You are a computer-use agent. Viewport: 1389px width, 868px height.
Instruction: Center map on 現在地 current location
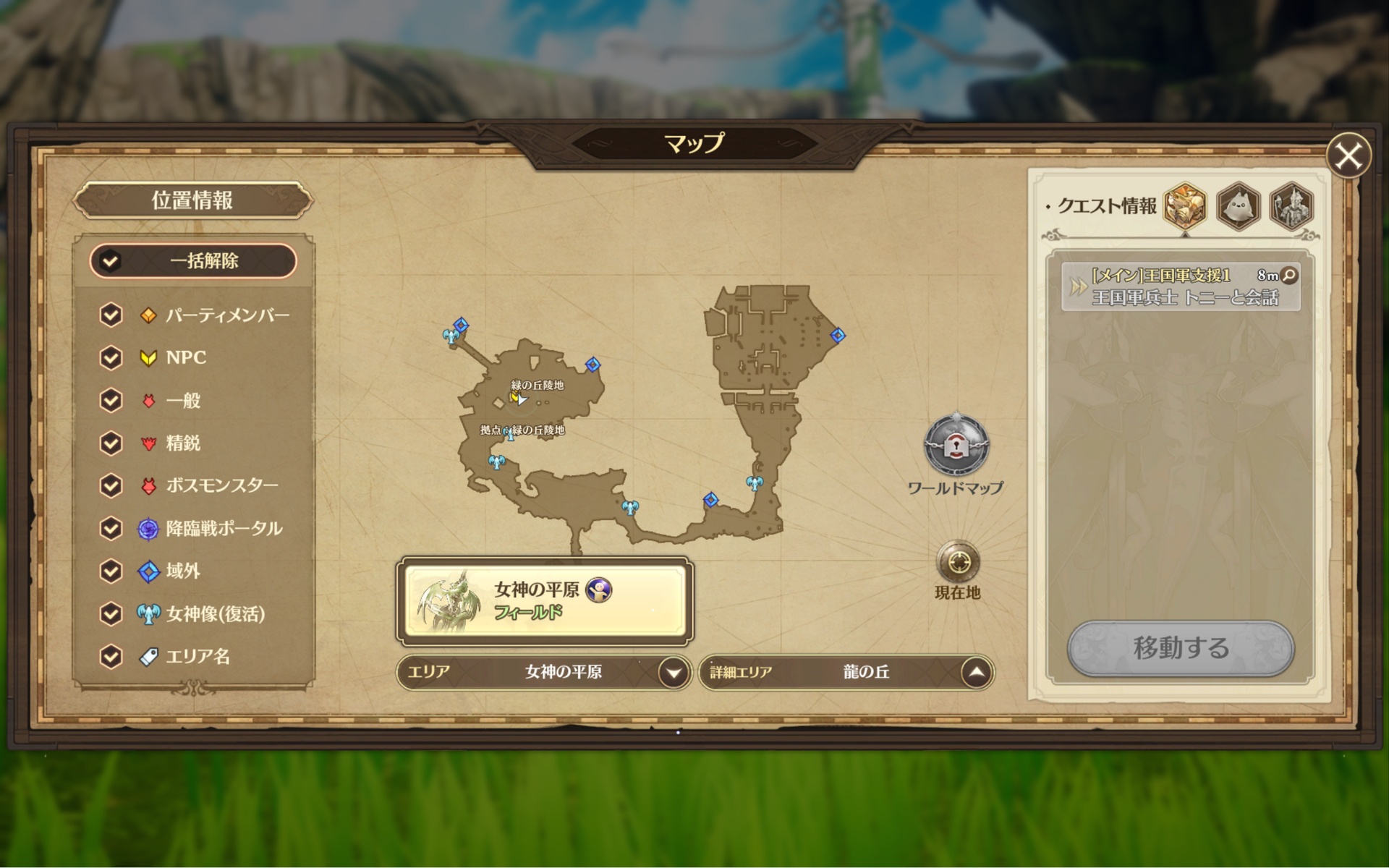958,562
